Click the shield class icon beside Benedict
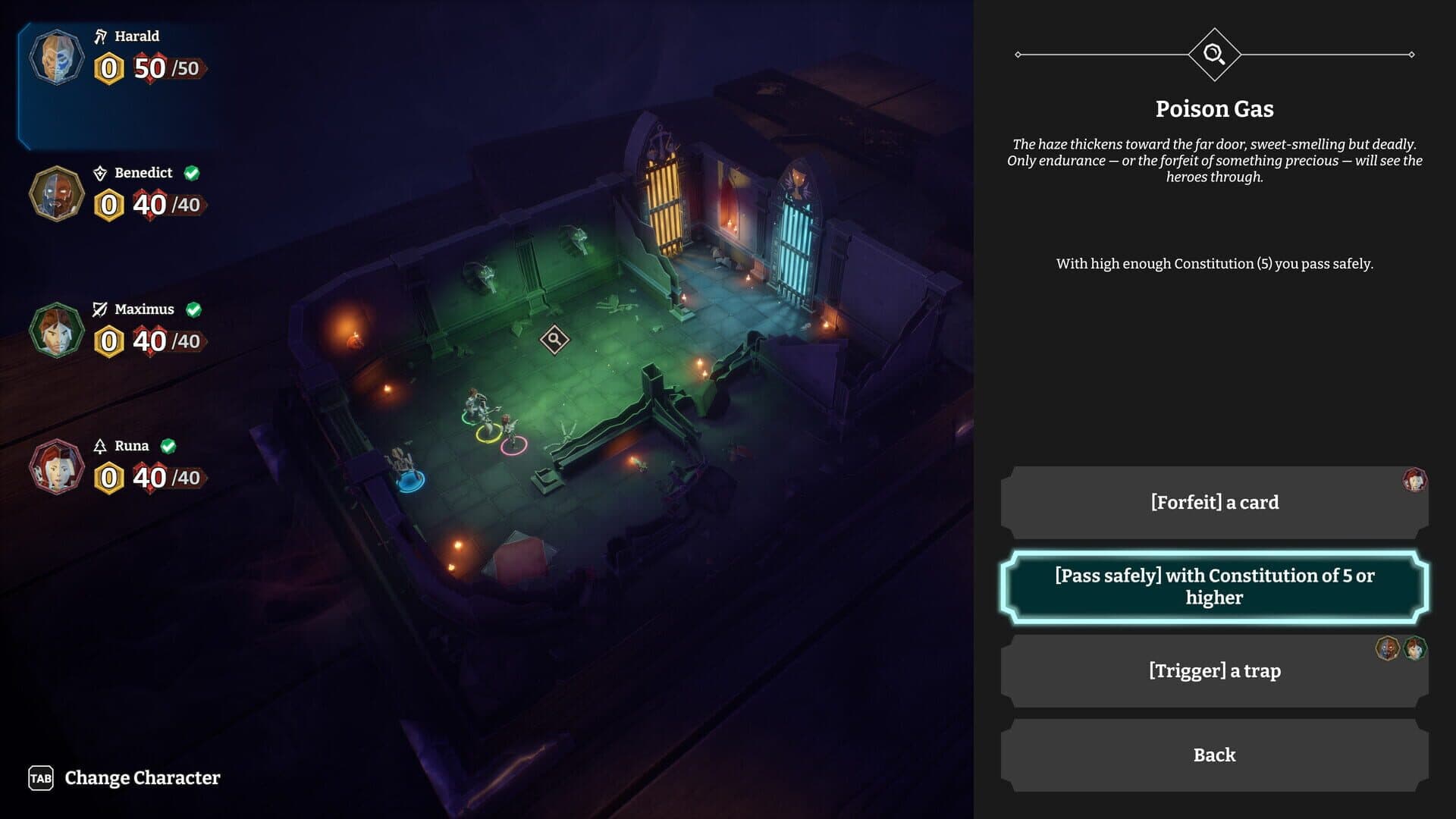The image size is (1456, 819). tap(99, 172)
